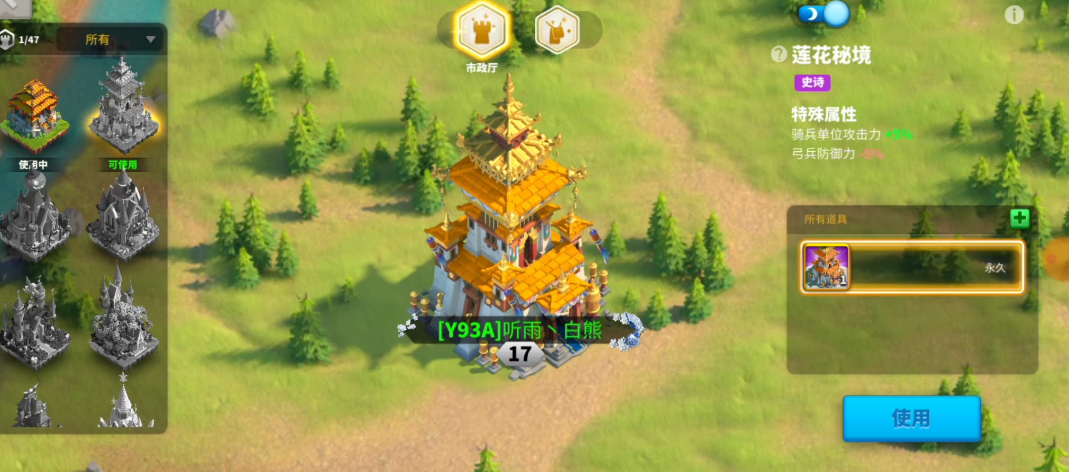
Task: Switch to the 市政厅 tab
Action: pyautogui.click(x=484, y=30)
